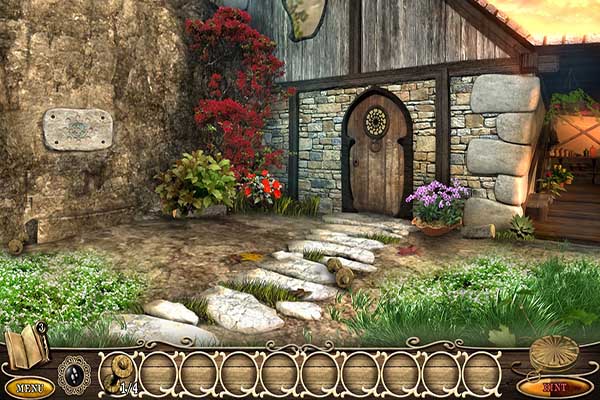
Task: Open the journal book
Action: [26, 348]
